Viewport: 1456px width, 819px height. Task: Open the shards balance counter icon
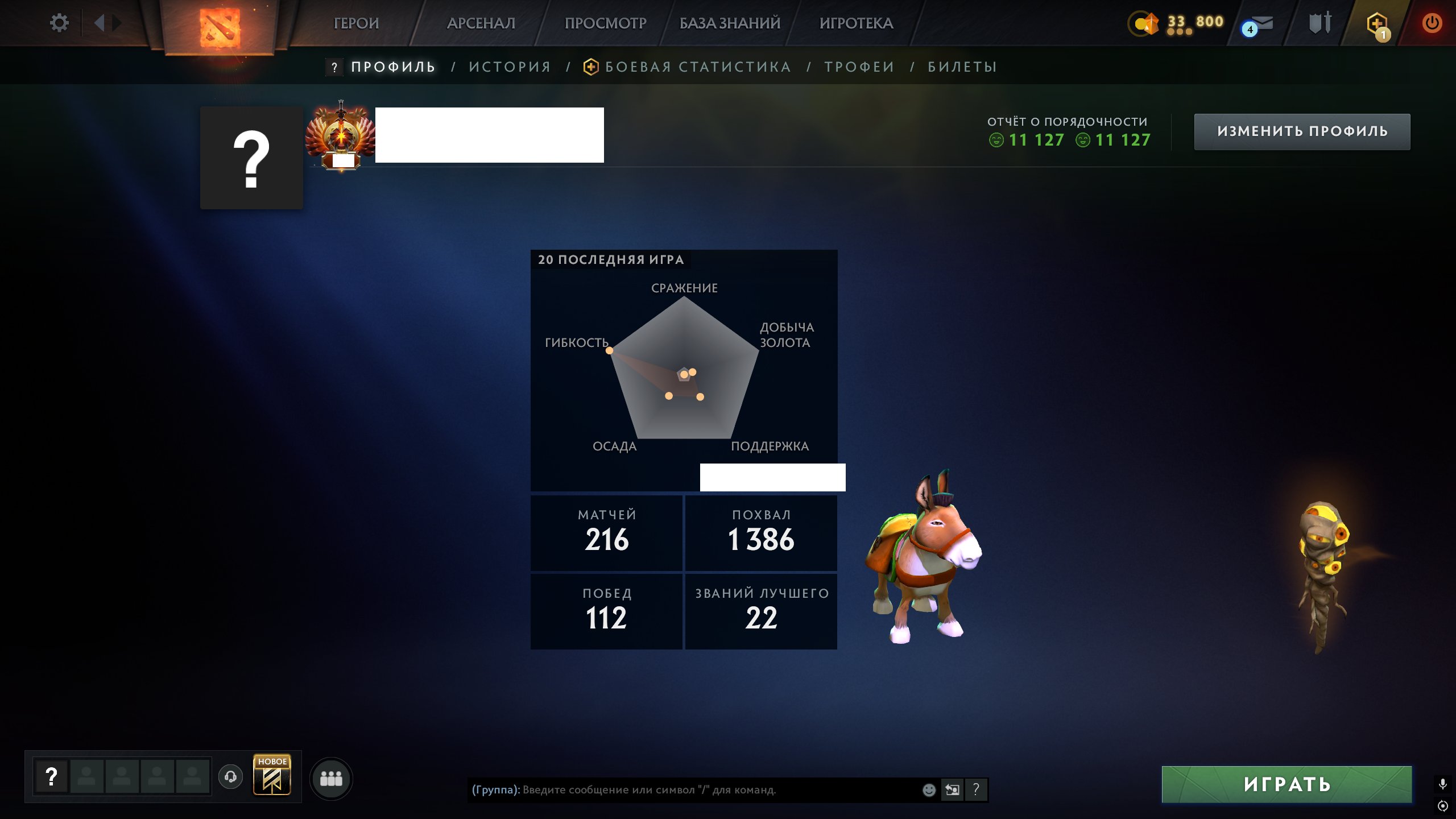[1144, 24]
